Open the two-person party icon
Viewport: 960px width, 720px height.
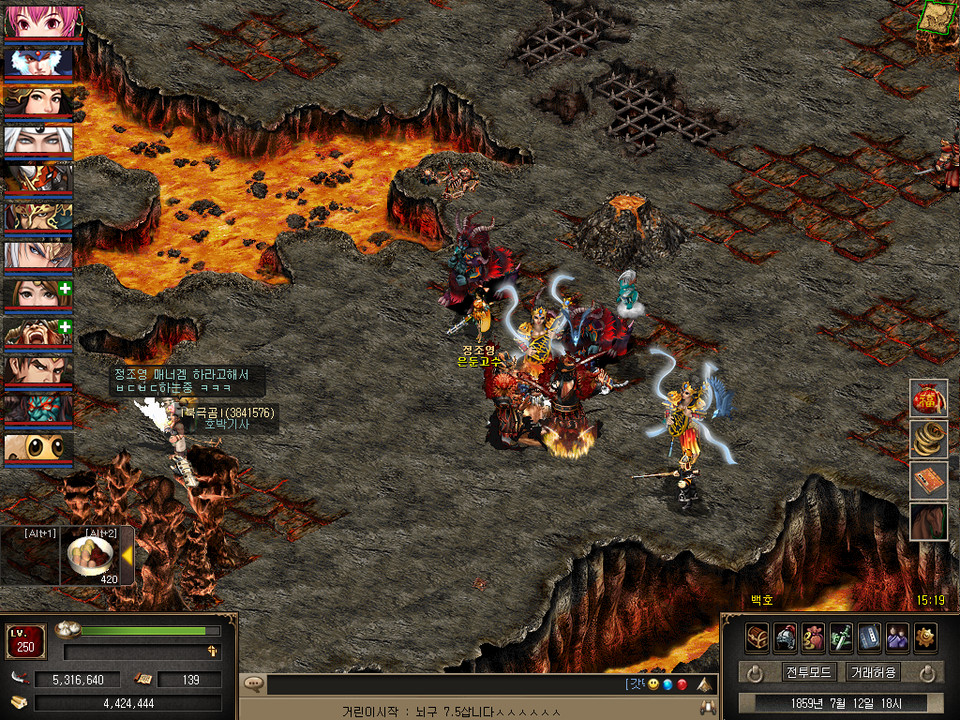pyautogui.click(x=898, y=637)
